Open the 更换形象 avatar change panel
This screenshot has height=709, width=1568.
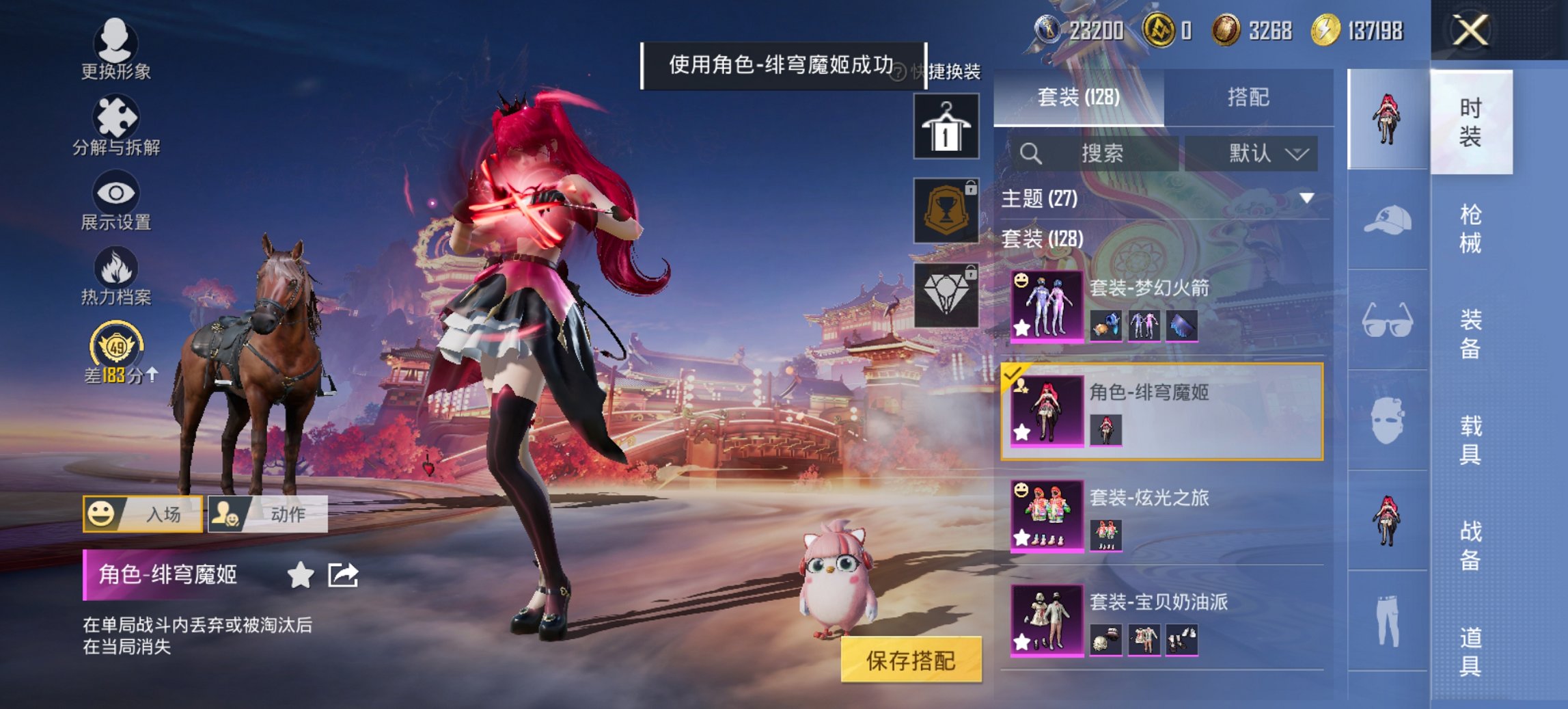(118, 41)
